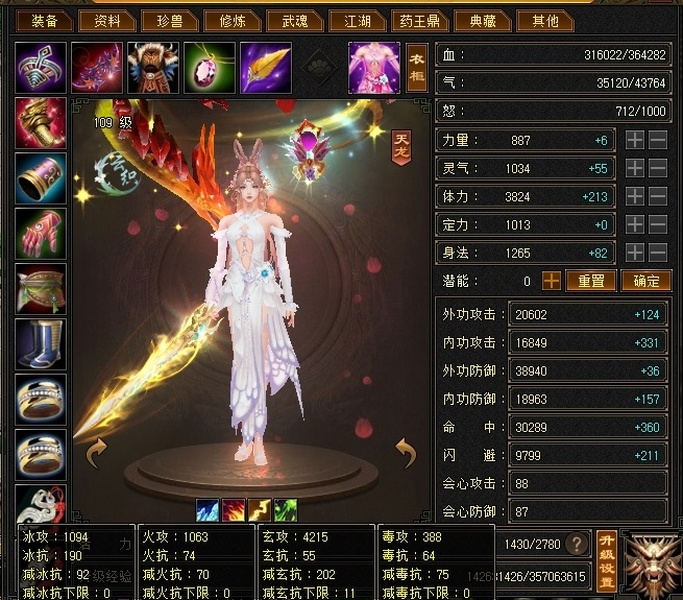Image resolution: width=683 pixels, height=600 pixels.
Task: Increase 力量 with its plus button
Action: click(x=635, y=141)
